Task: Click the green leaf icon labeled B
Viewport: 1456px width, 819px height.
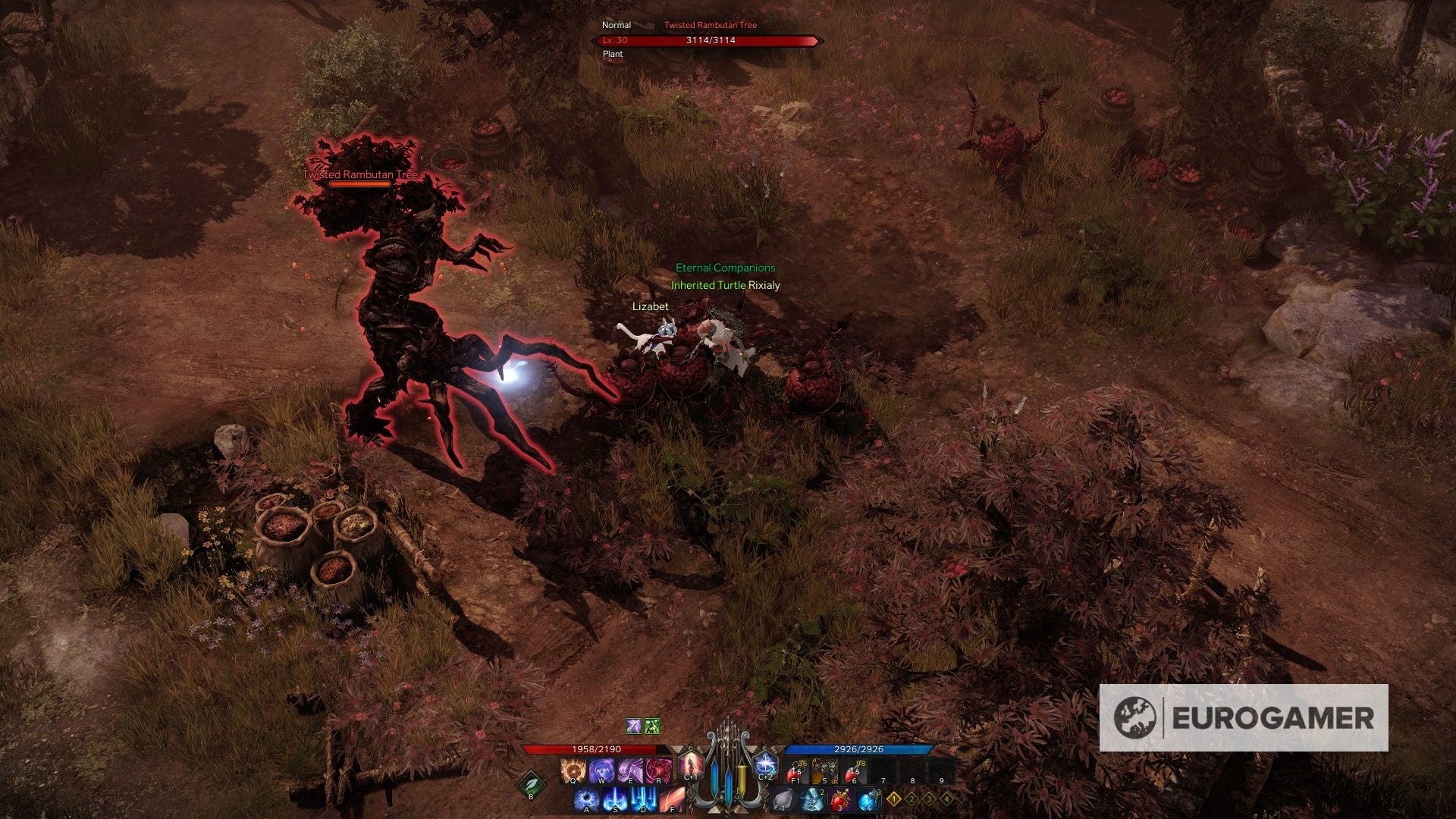Action: click(x=531, y=785)
